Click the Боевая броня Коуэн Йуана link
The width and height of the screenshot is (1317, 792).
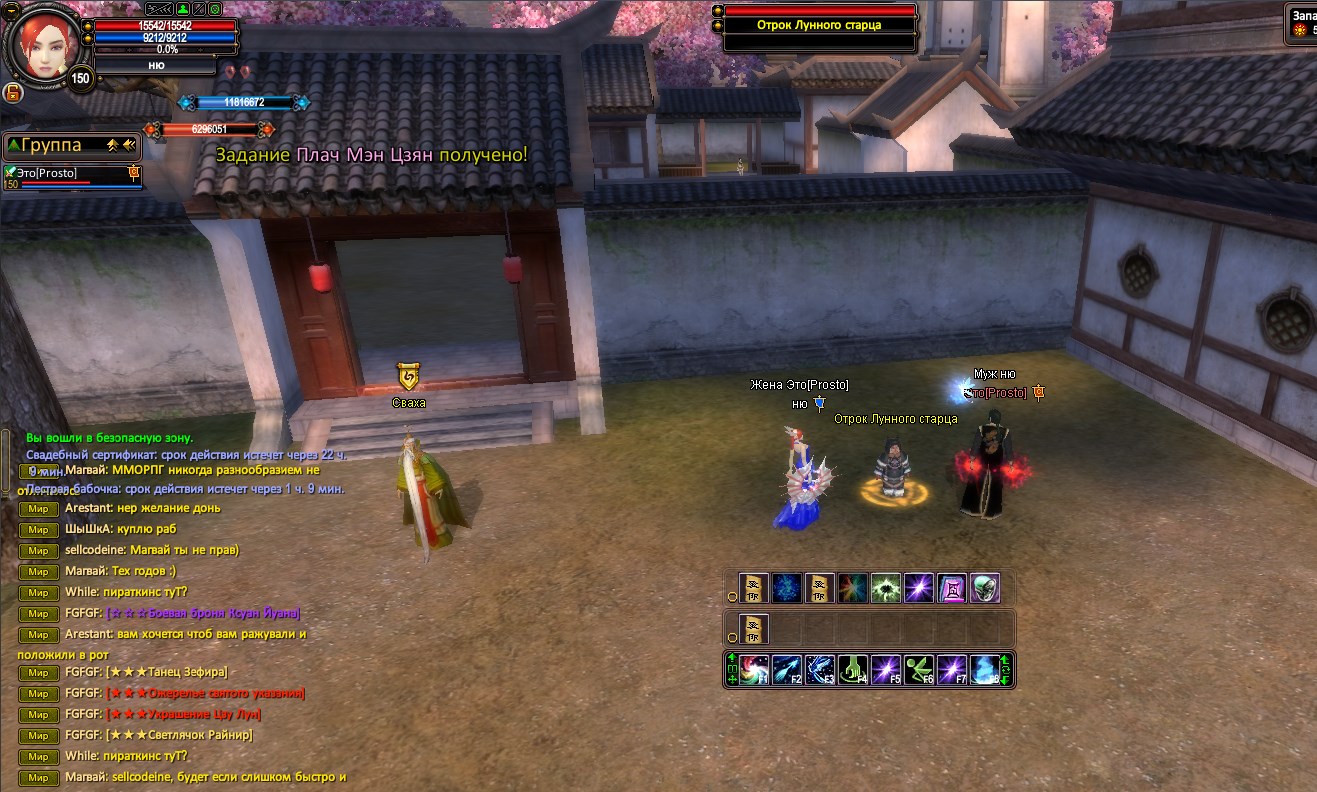(x=202, y=614)
